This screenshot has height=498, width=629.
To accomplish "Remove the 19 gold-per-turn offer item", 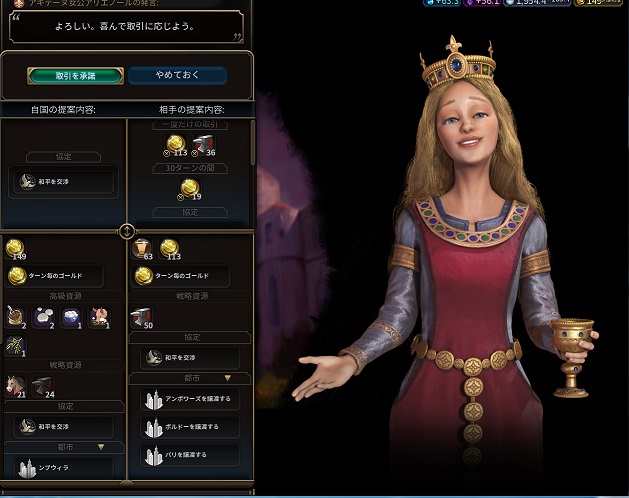I will pos(189,190).
